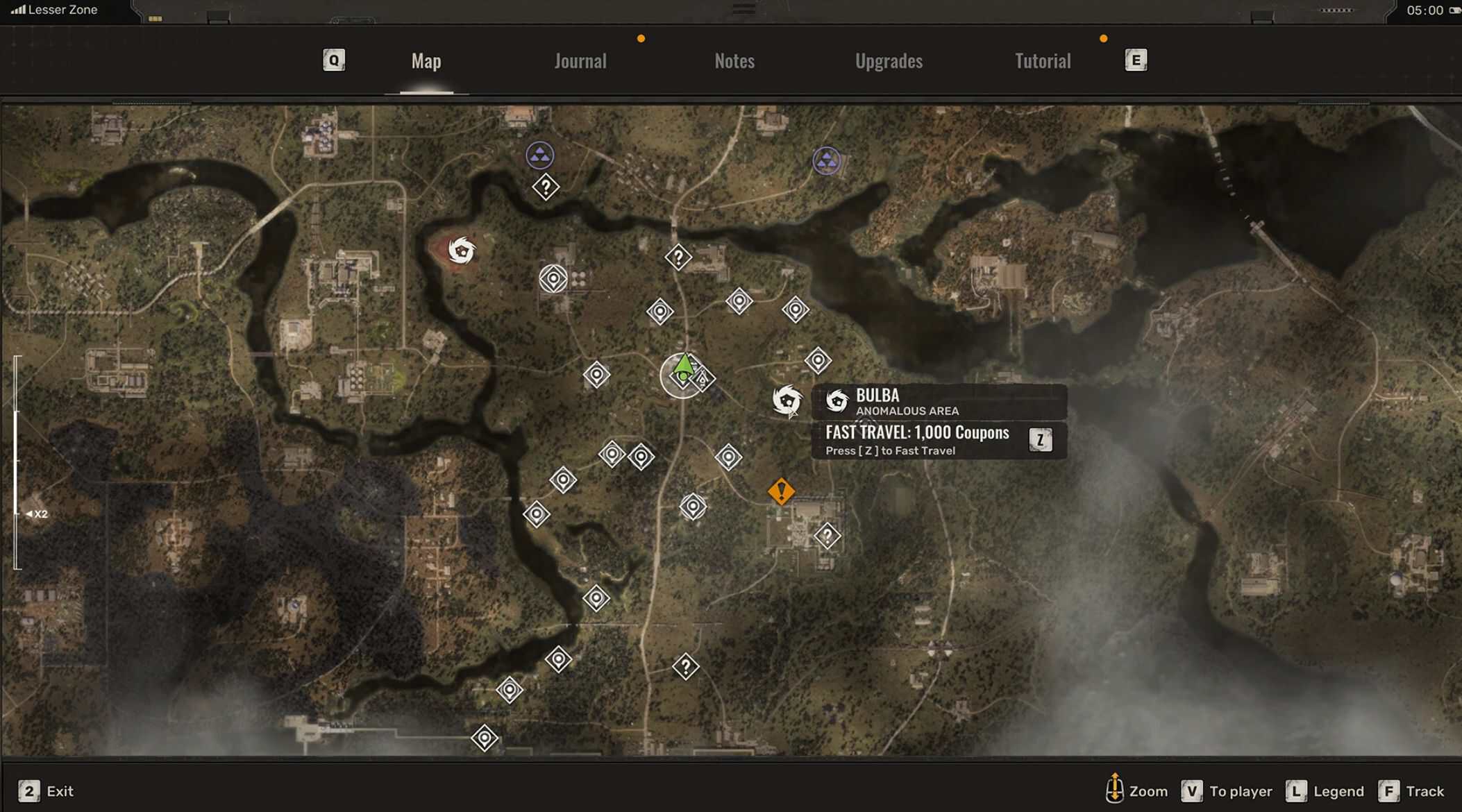Click the Bulba anomalous area map marker
The height and width of the screenshot is (812, 1462).
(787, 400)
